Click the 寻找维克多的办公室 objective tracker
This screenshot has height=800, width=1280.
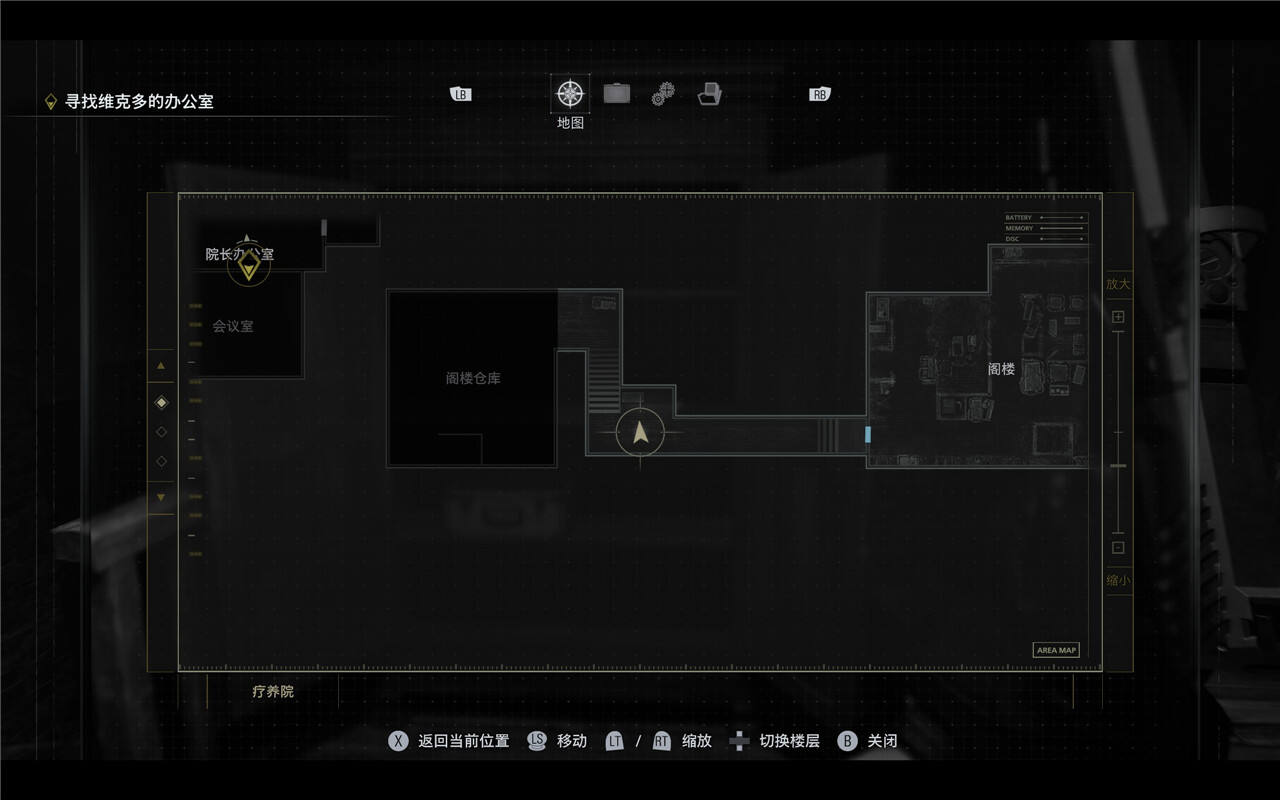(139, 101)
